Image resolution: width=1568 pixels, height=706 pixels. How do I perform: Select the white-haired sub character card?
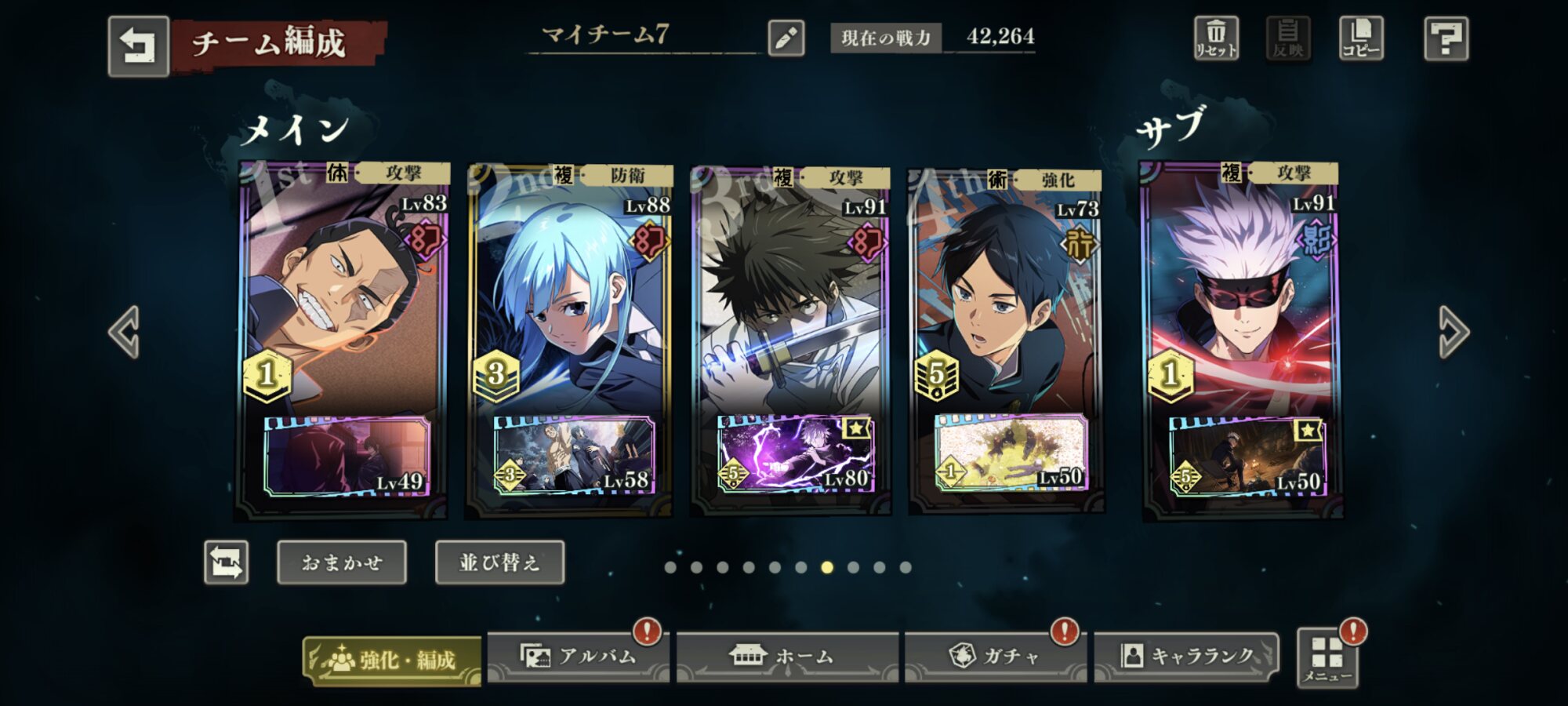[x=1241, y=298]
